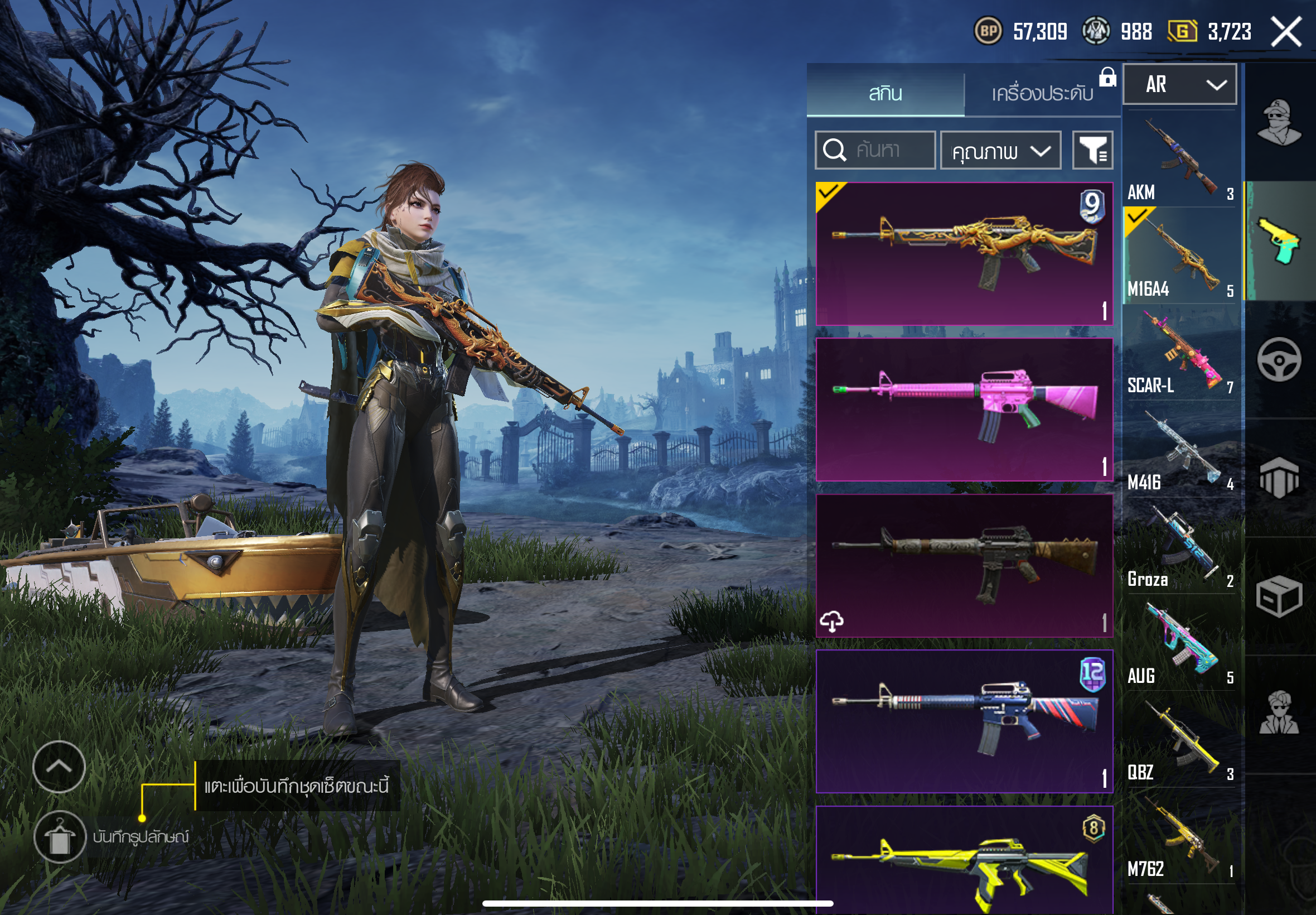This screenshot has height=915, width=1316.
Task: Select the golden dragon M16A4 skin
Action: pos(964,253)
